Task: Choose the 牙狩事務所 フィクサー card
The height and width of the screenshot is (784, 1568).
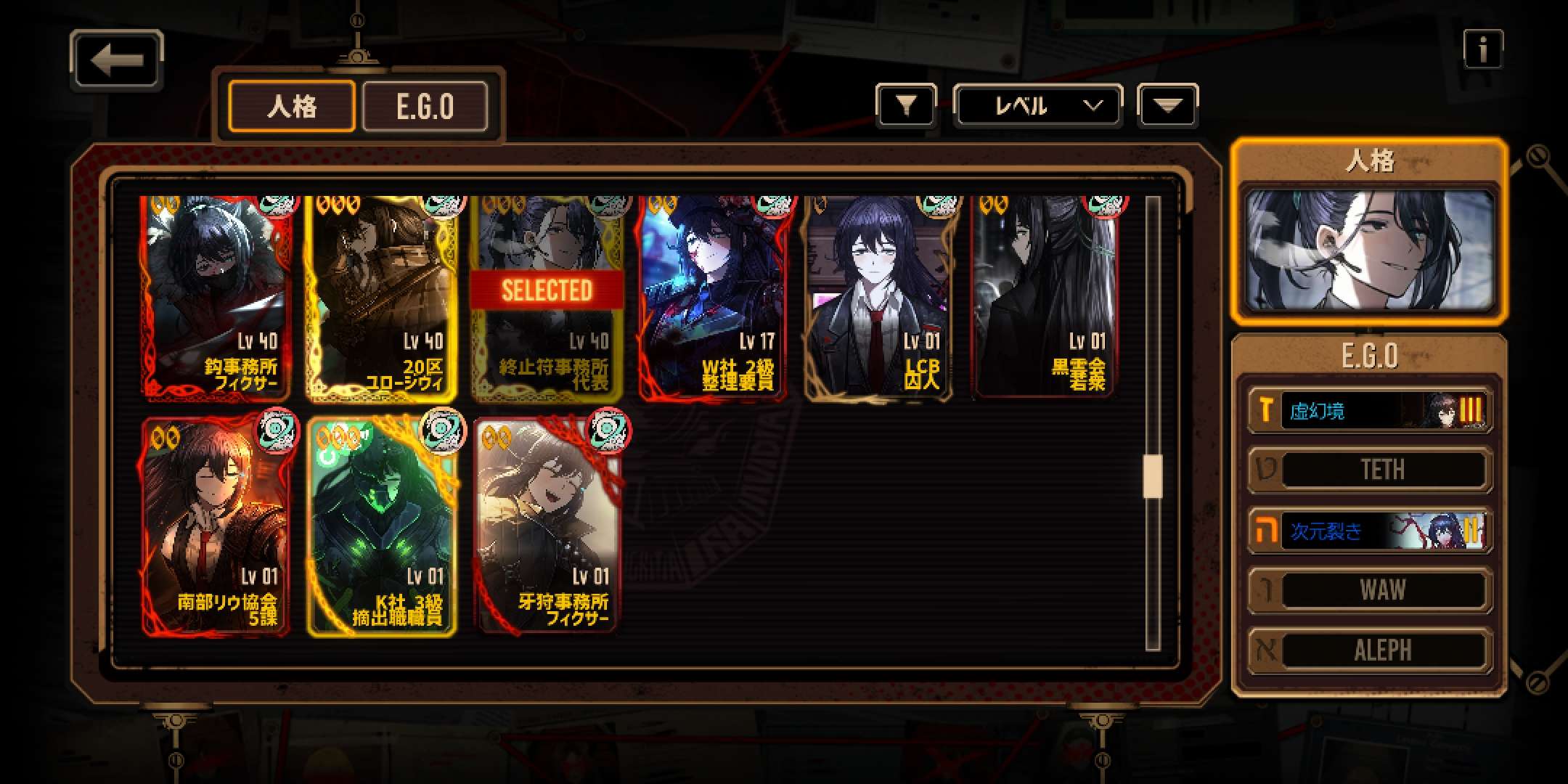Action: click(547, 527)
